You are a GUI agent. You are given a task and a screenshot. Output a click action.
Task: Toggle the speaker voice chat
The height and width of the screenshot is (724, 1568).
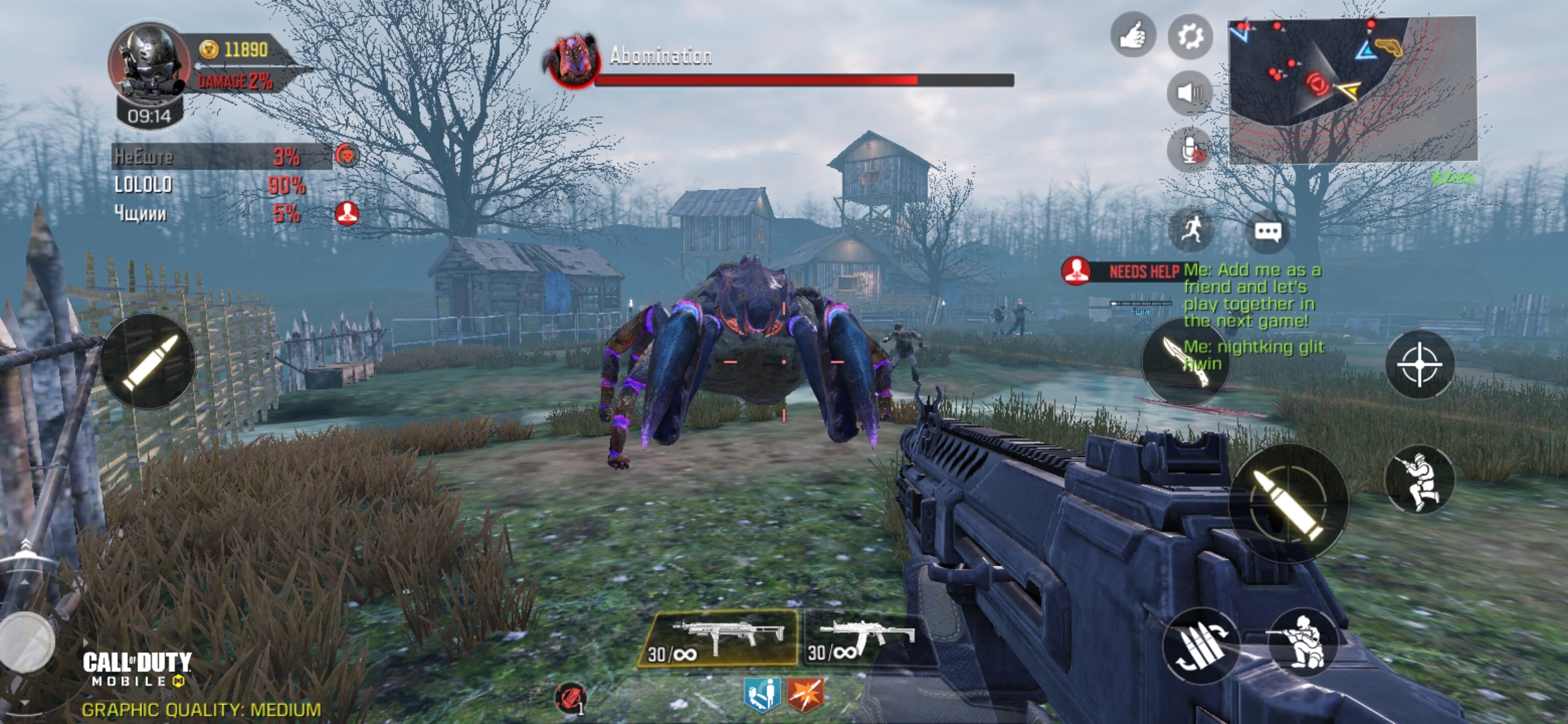click(1189, 93)
